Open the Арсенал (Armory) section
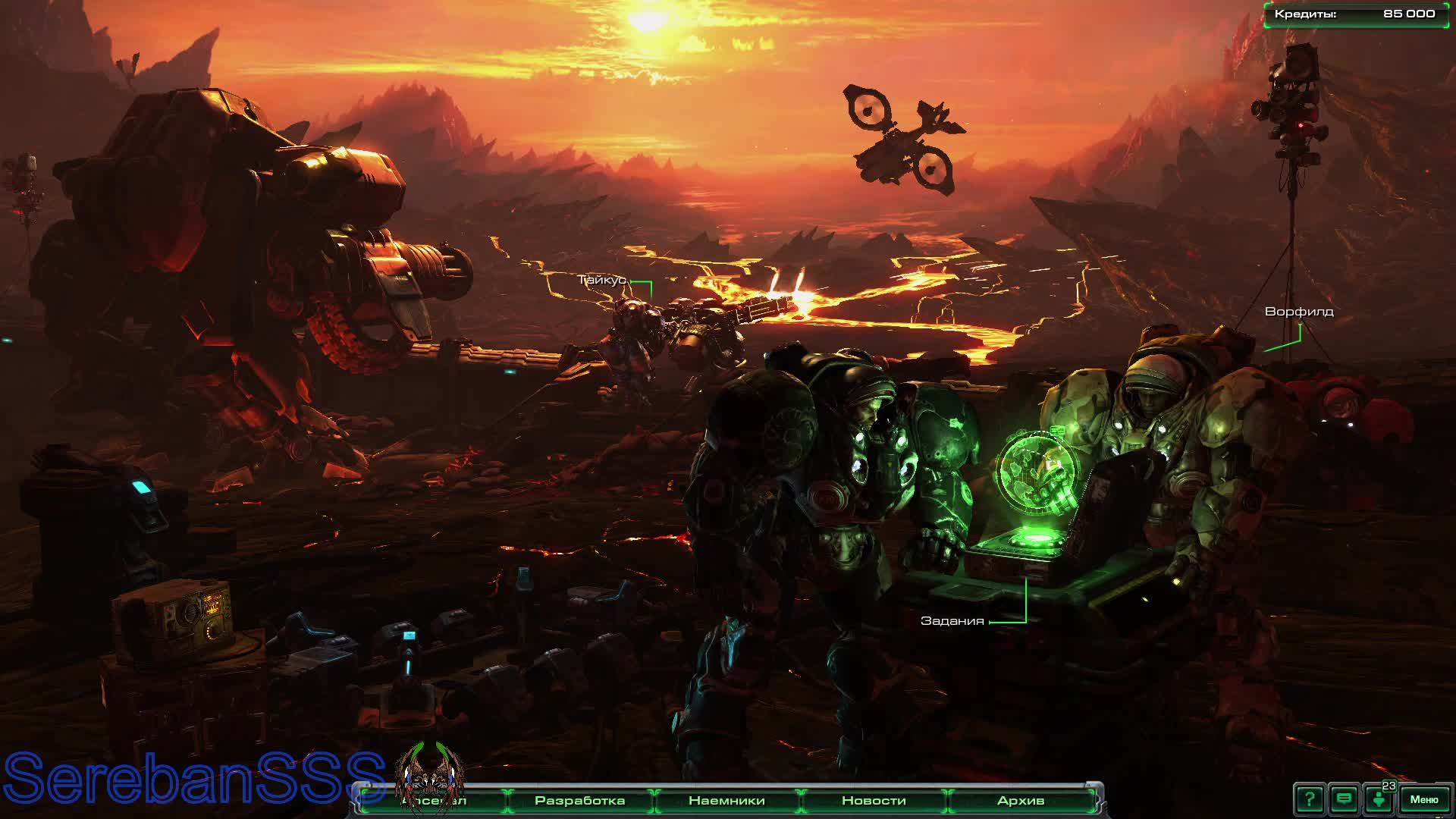The image size is (1456, 819). (x=434, y=801)
